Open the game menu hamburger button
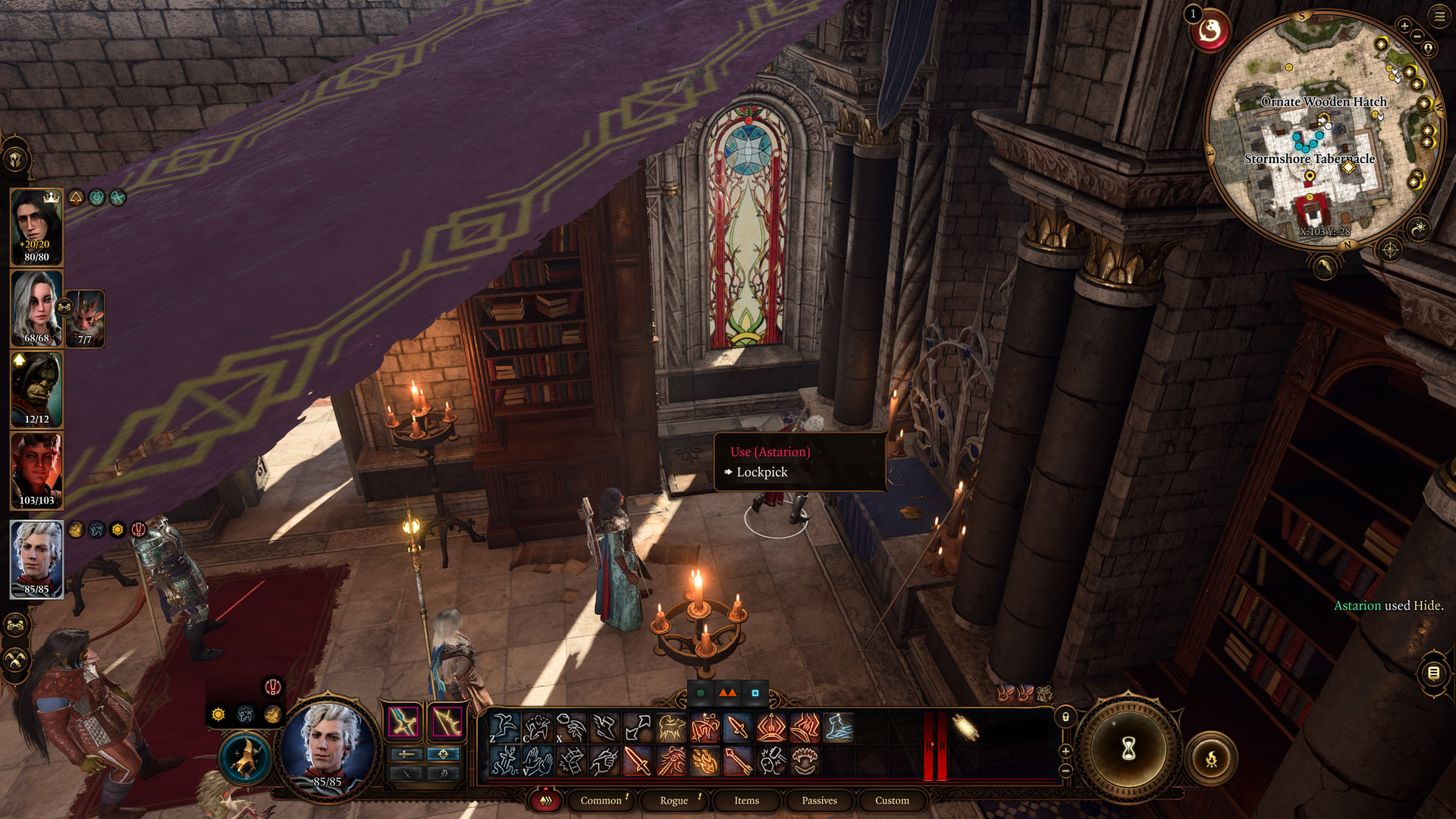1456x819 pixels. 1439,16
